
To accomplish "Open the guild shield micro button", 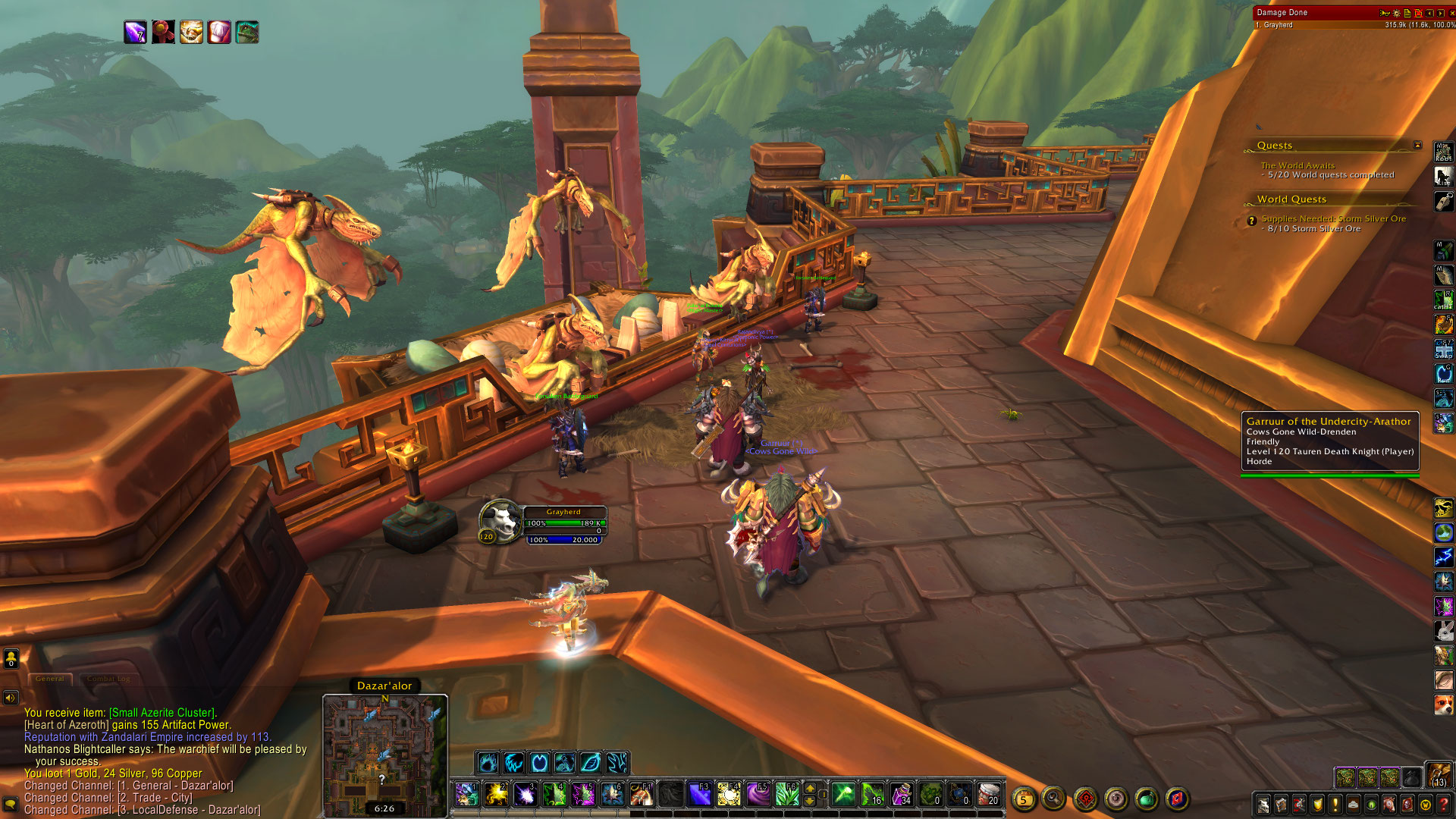I will 1317,804.
